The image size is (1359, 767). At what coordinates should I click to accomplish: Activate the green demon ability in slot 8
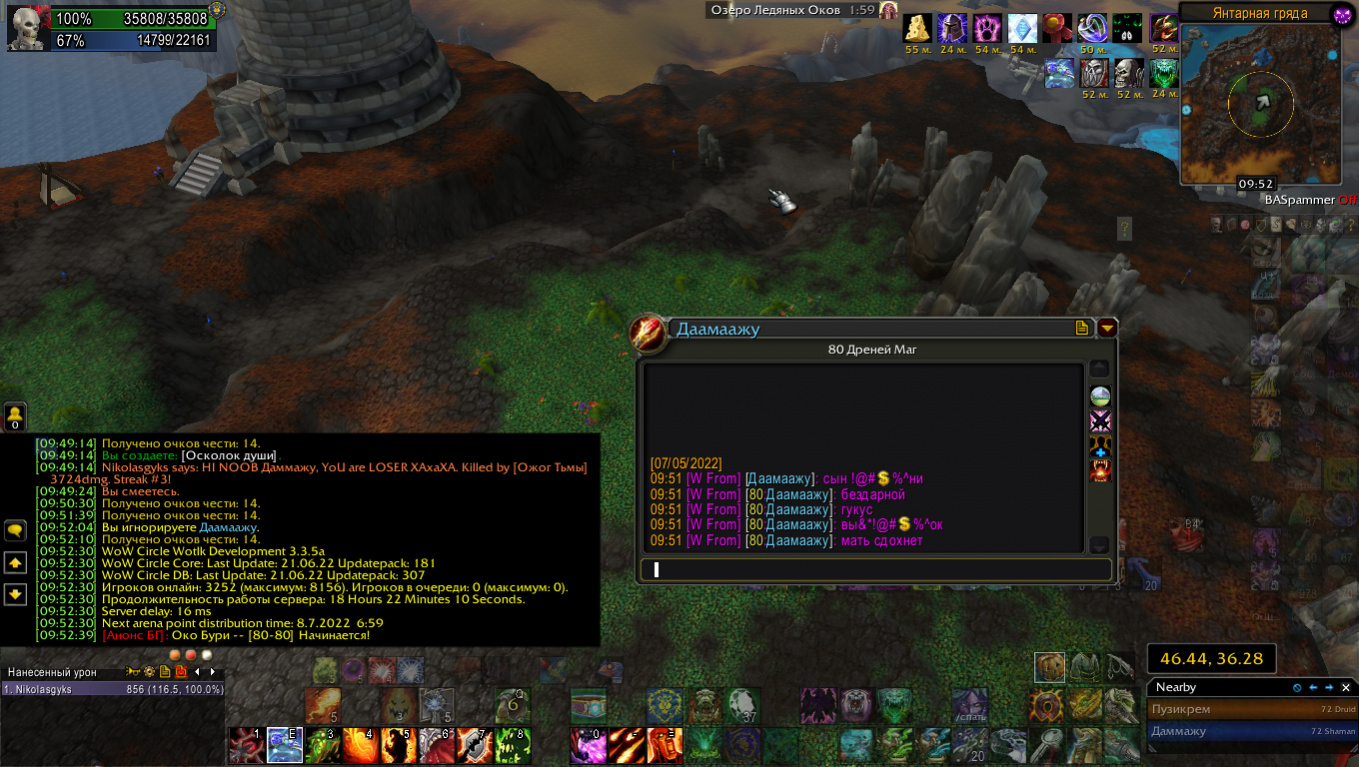click(x=513, y=746)
